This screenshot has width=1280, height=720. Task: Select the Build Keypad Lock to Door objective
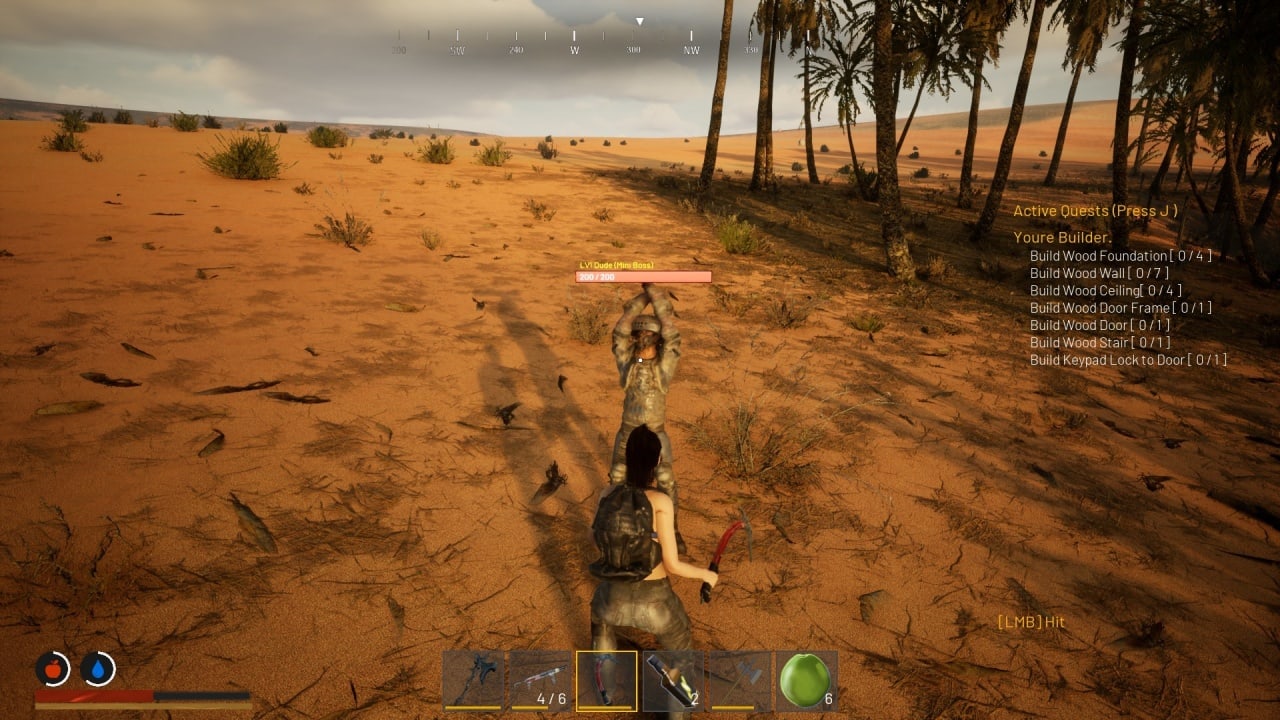point(1128,360)
